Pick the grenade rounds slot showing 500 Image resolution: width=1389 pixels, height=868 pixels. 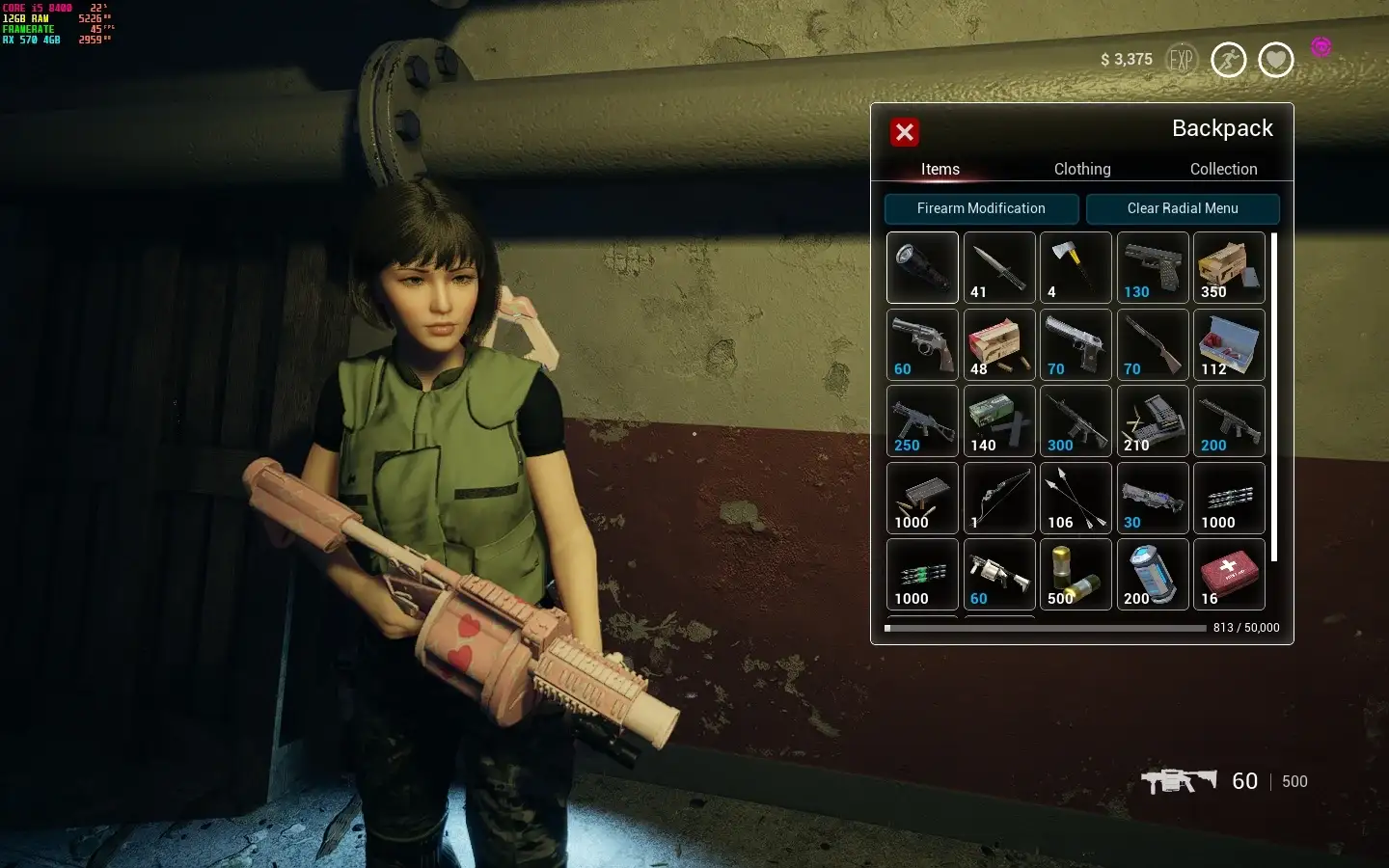(x=1076, y=574)
